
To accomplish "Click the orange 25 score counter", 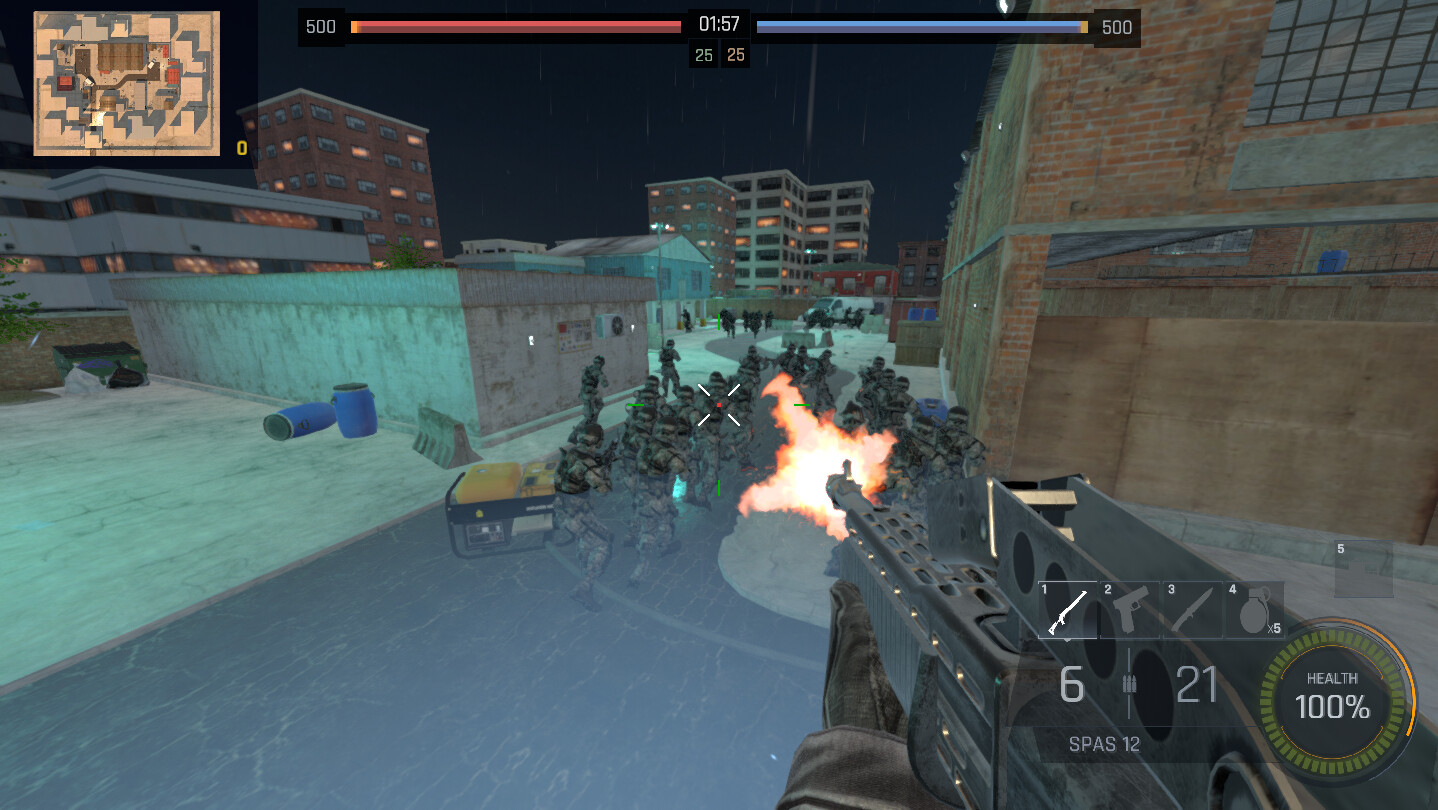I will [x=736, y=54].
